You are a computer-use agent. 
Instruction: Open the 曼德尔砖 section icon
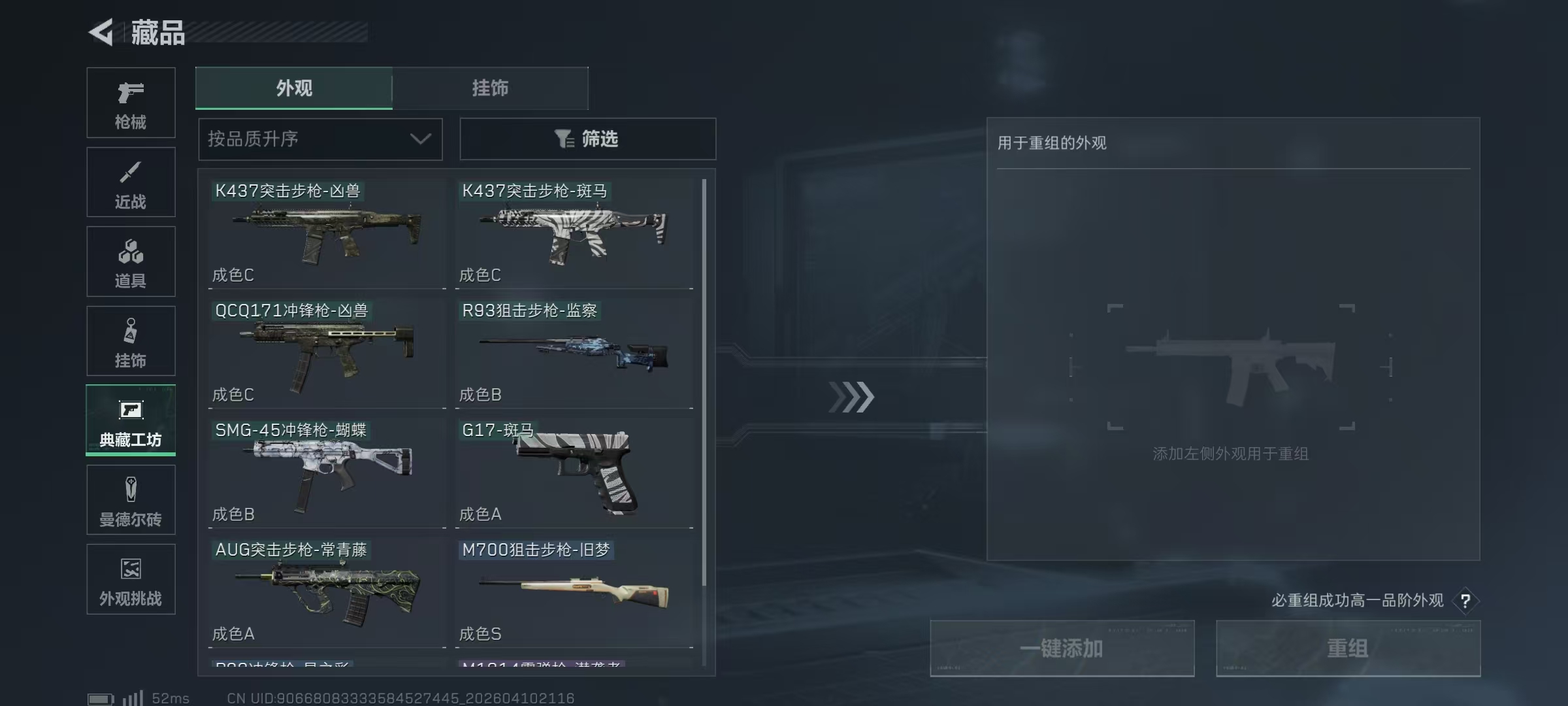click(131, 499)
